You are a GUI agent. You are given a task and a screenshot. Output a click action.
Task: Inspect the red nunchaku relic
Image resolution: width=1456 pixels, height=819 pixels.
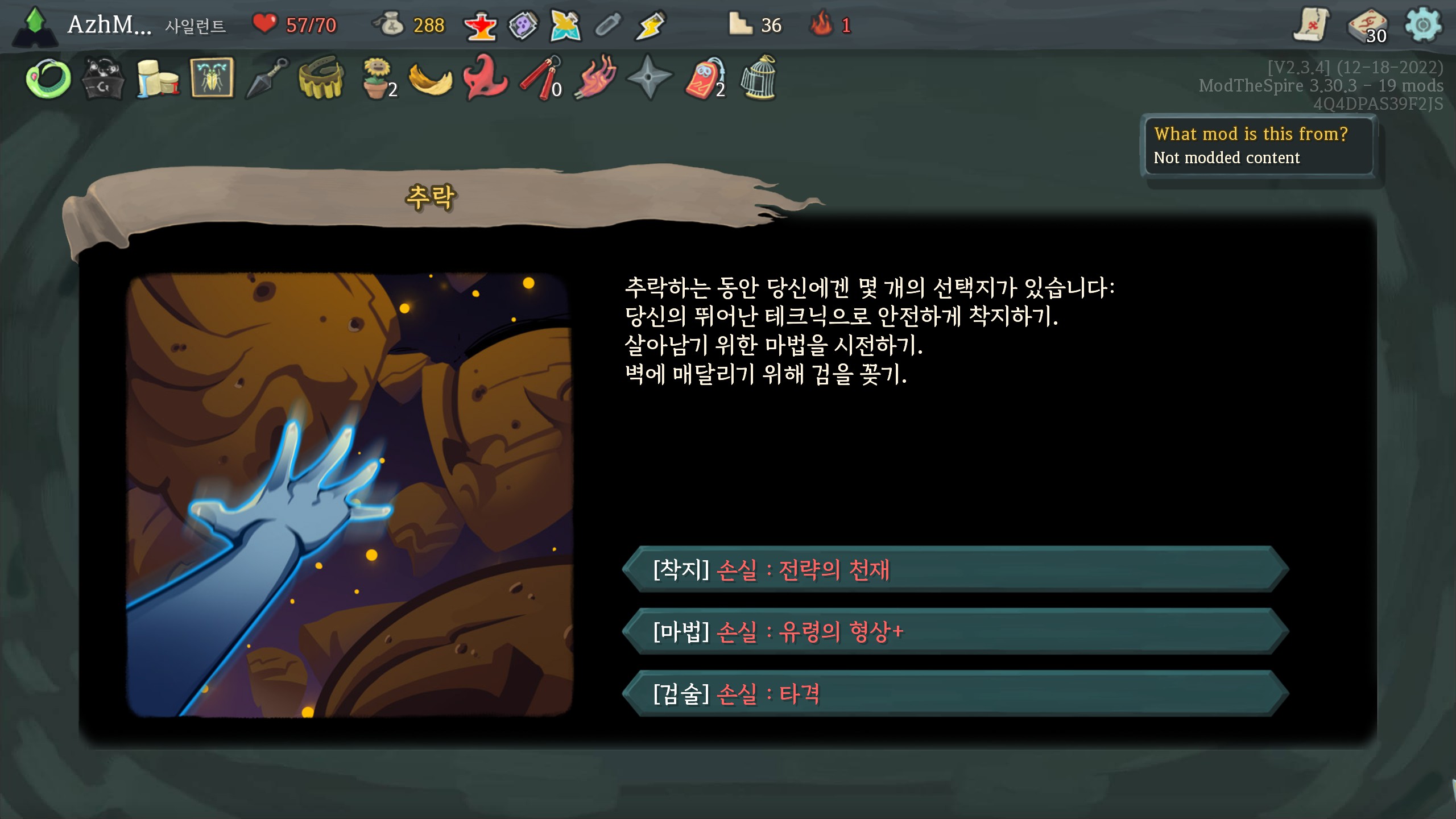[540, 79]
